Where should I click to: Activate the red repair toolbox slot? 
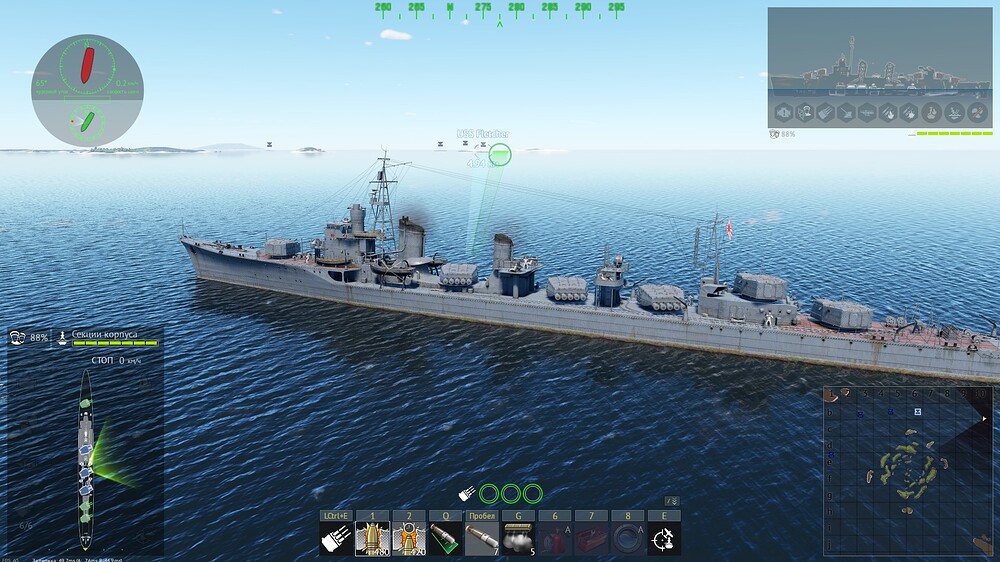(x=591, y=538)
